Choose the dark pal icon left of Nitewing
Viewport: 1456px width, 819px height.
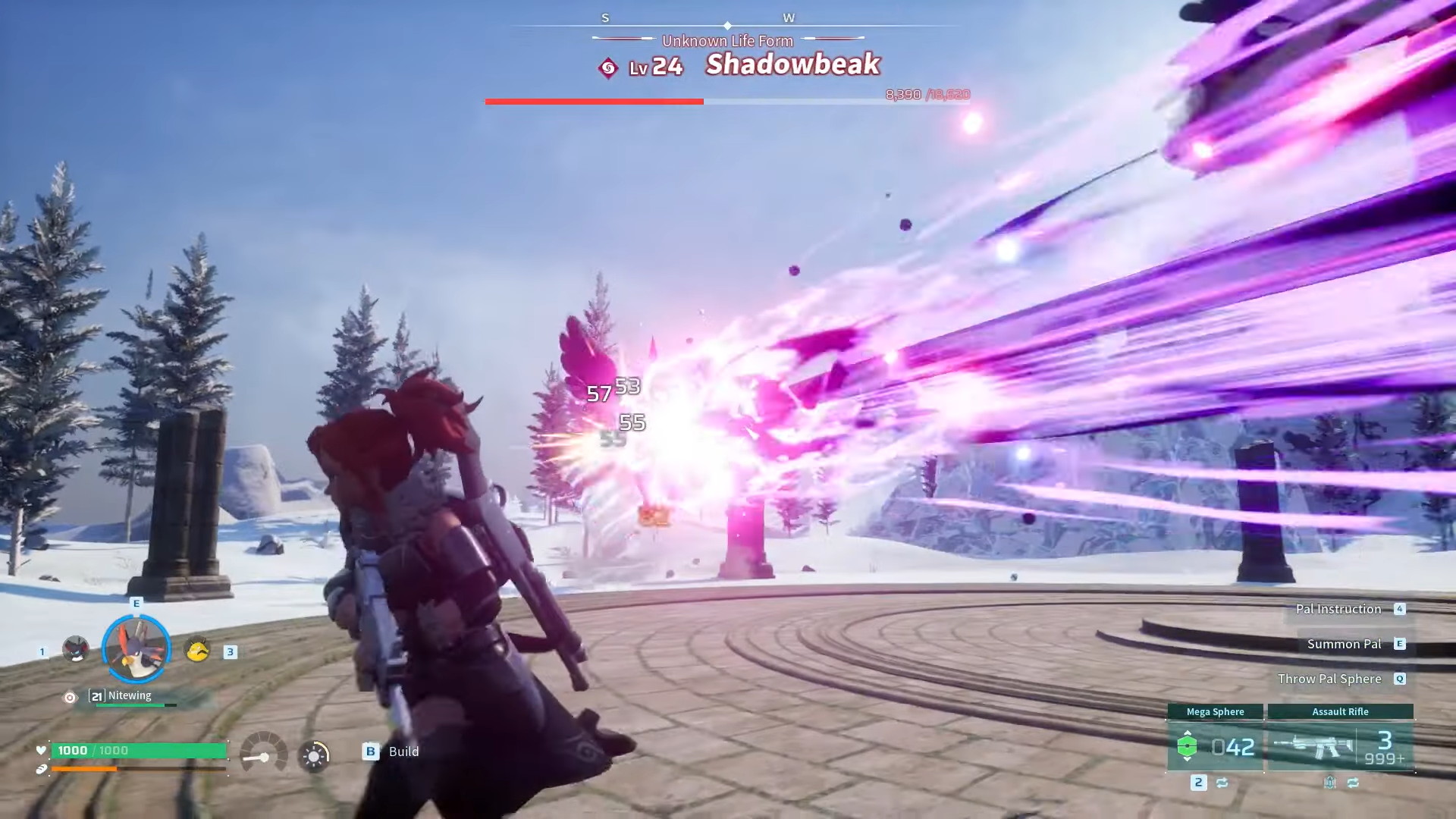[76, 649]
